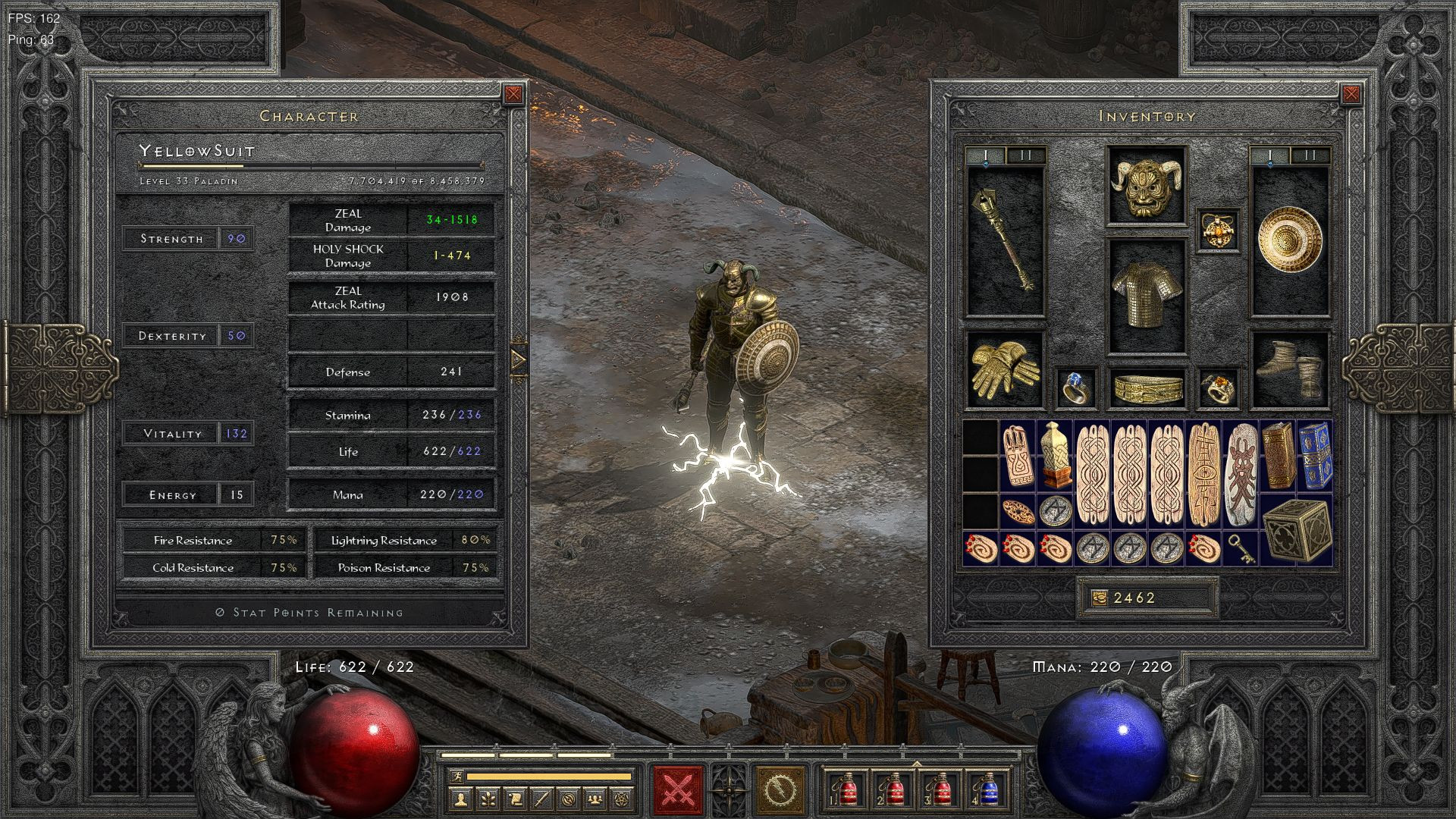Click the automap icon in the menu bar
The height and width of the screenshot is (819, 1456).
(569, 798)
